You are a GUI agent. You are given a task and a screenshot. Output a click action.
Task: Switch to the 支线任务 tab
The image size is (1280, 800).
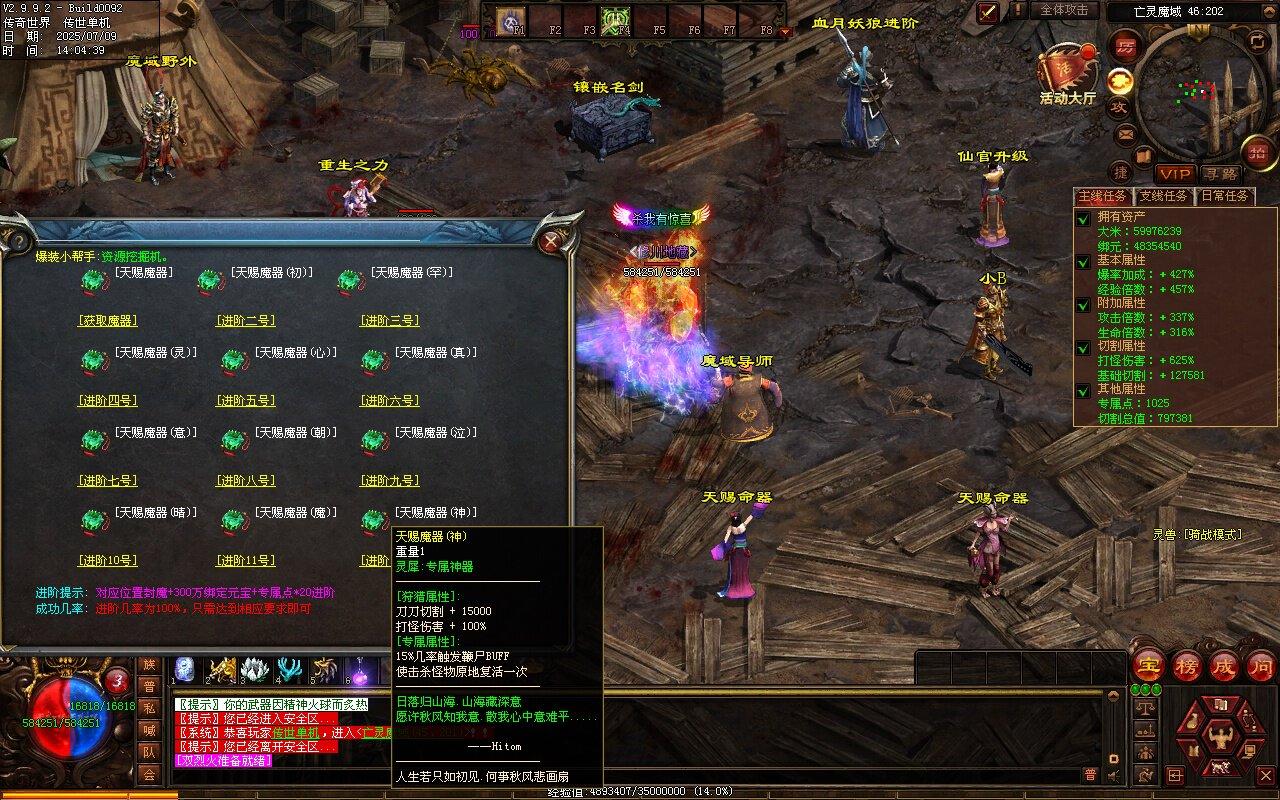click(1164, 196)
